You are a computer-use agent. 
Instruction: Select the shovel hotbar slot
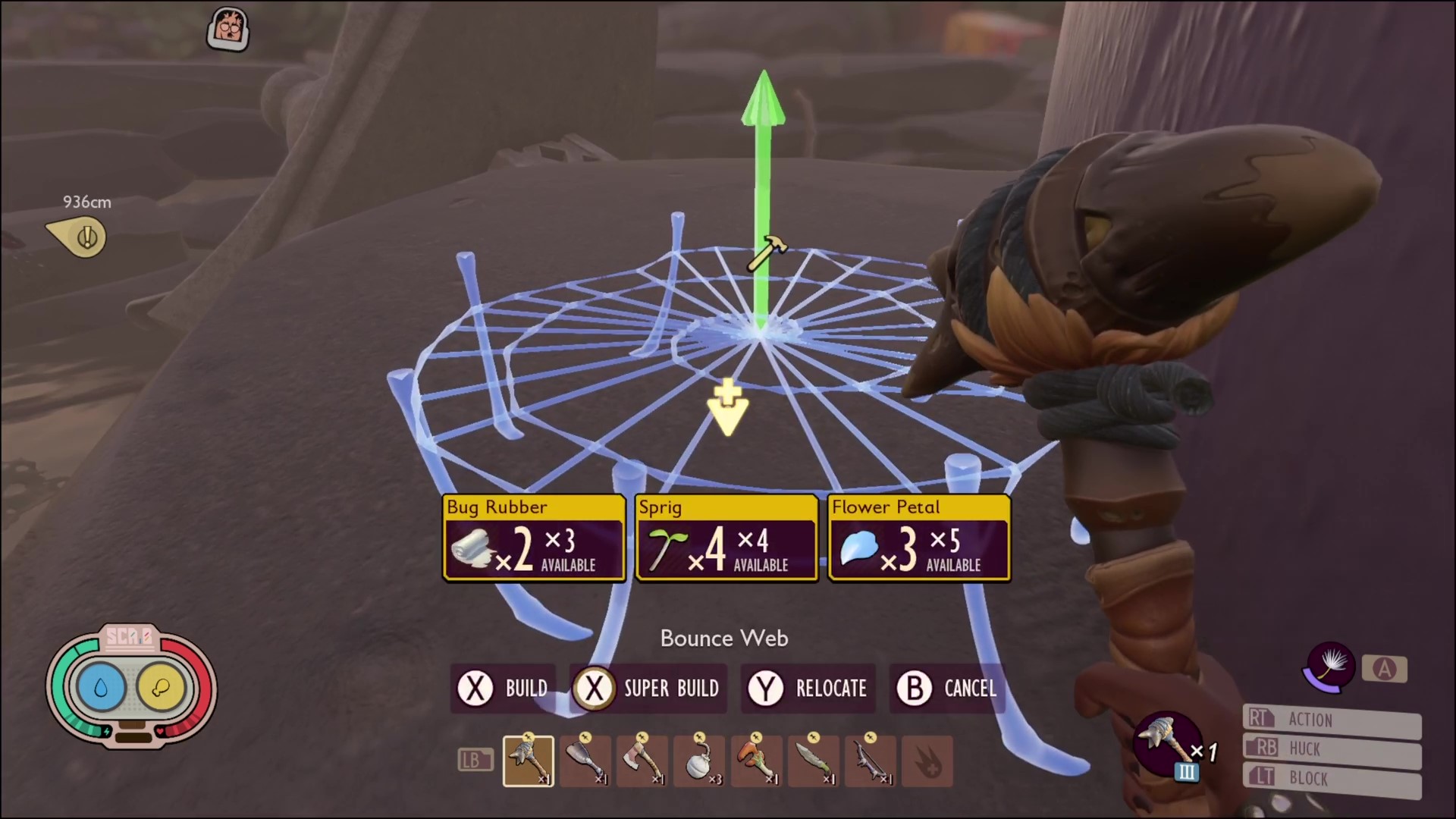[x=585, y=761]
